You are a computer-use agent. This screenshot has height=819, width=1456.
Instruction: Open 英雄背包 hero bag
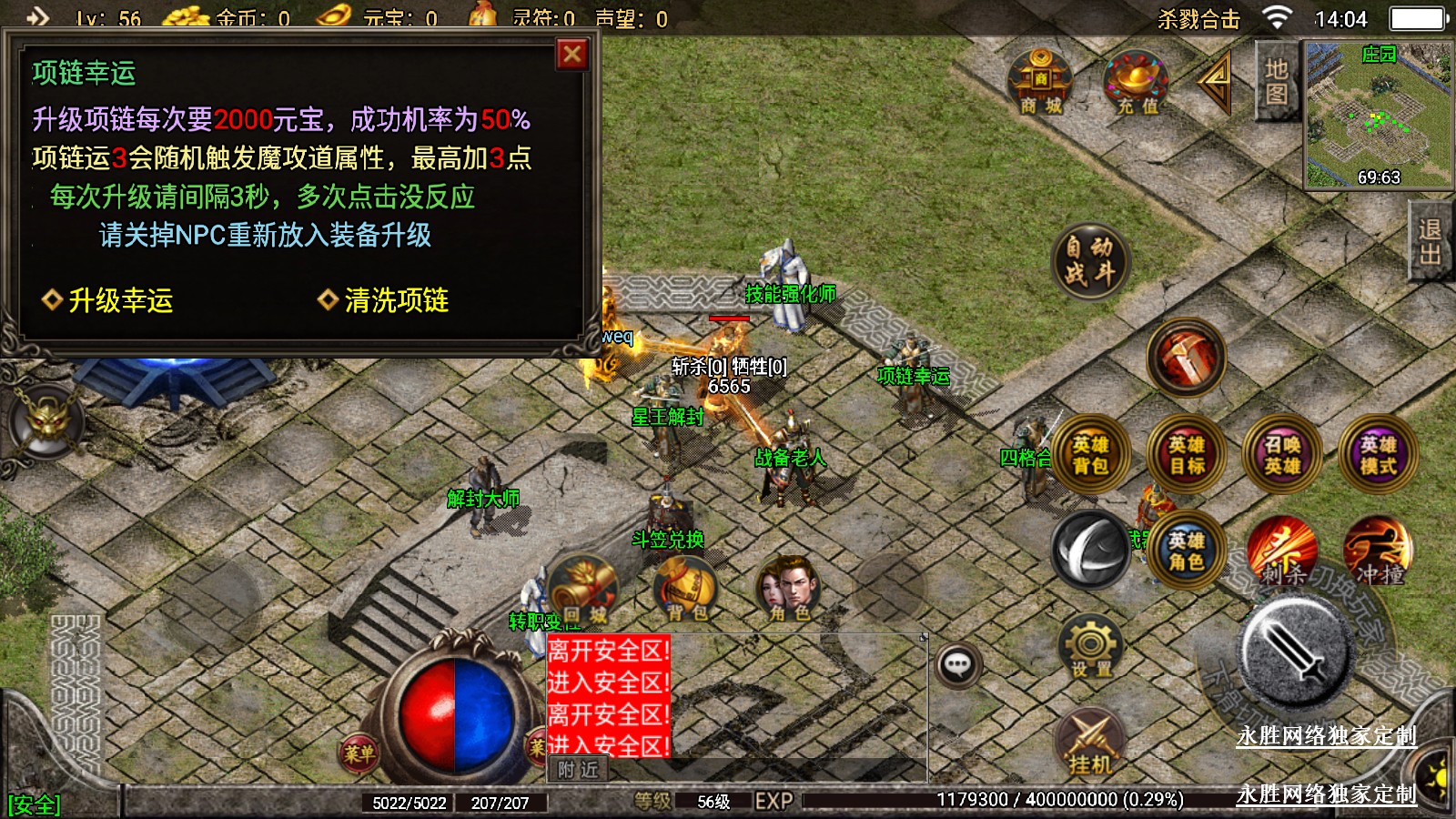1089,454
